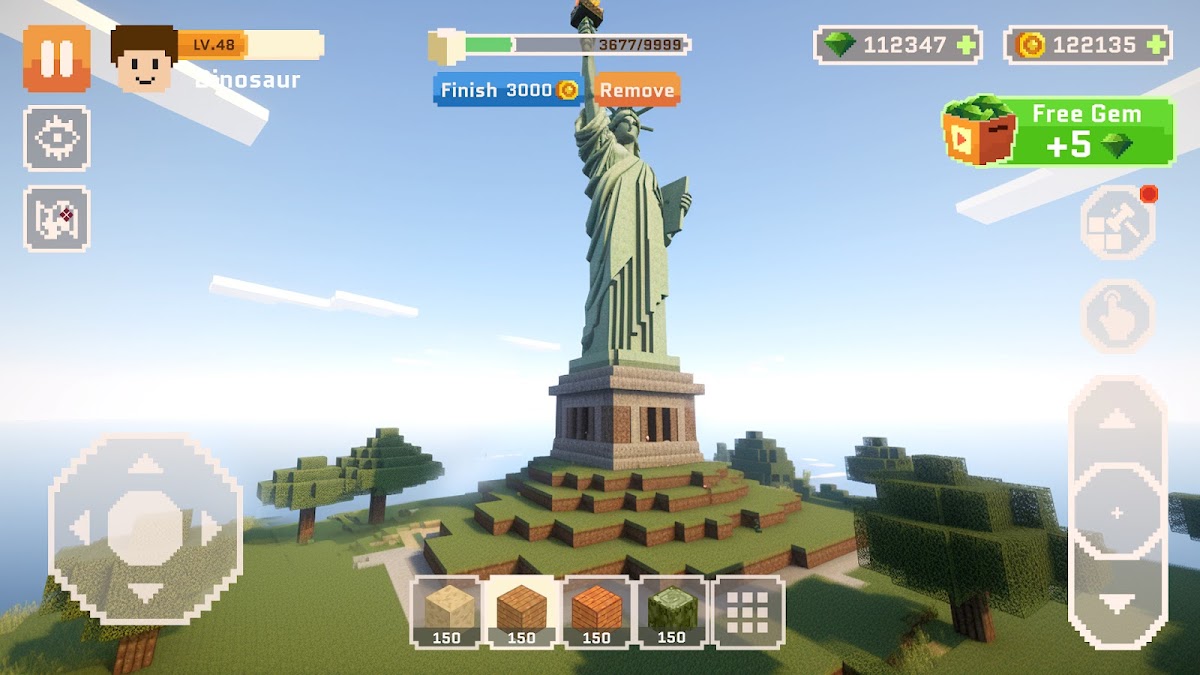Open the player avatar profile
This screenshot has width=1200, height=675.
click(x=145, y=58)
